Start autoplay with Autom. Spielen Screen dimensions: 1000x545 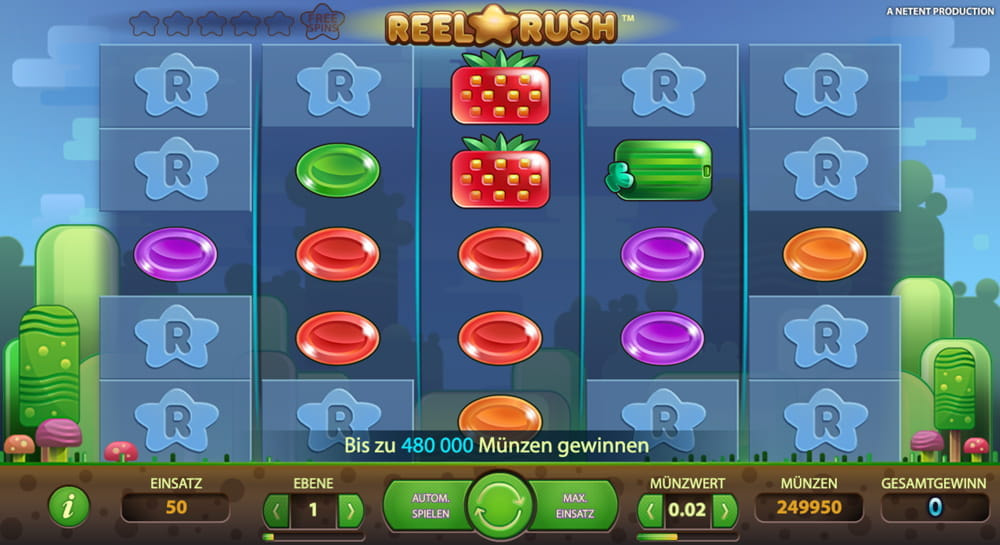click(x=431, y=506)
